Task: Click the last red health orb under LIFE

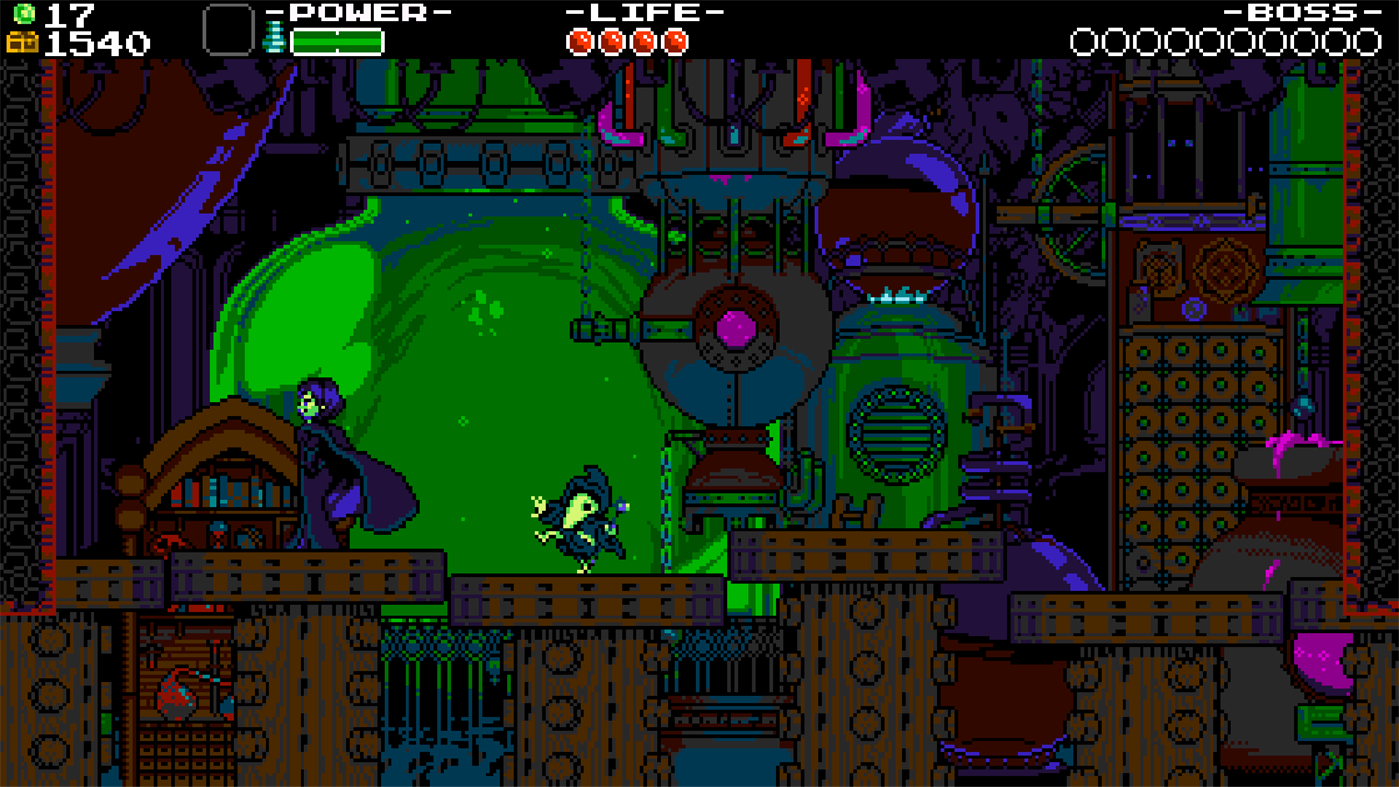Action: (x=674, y=42)
